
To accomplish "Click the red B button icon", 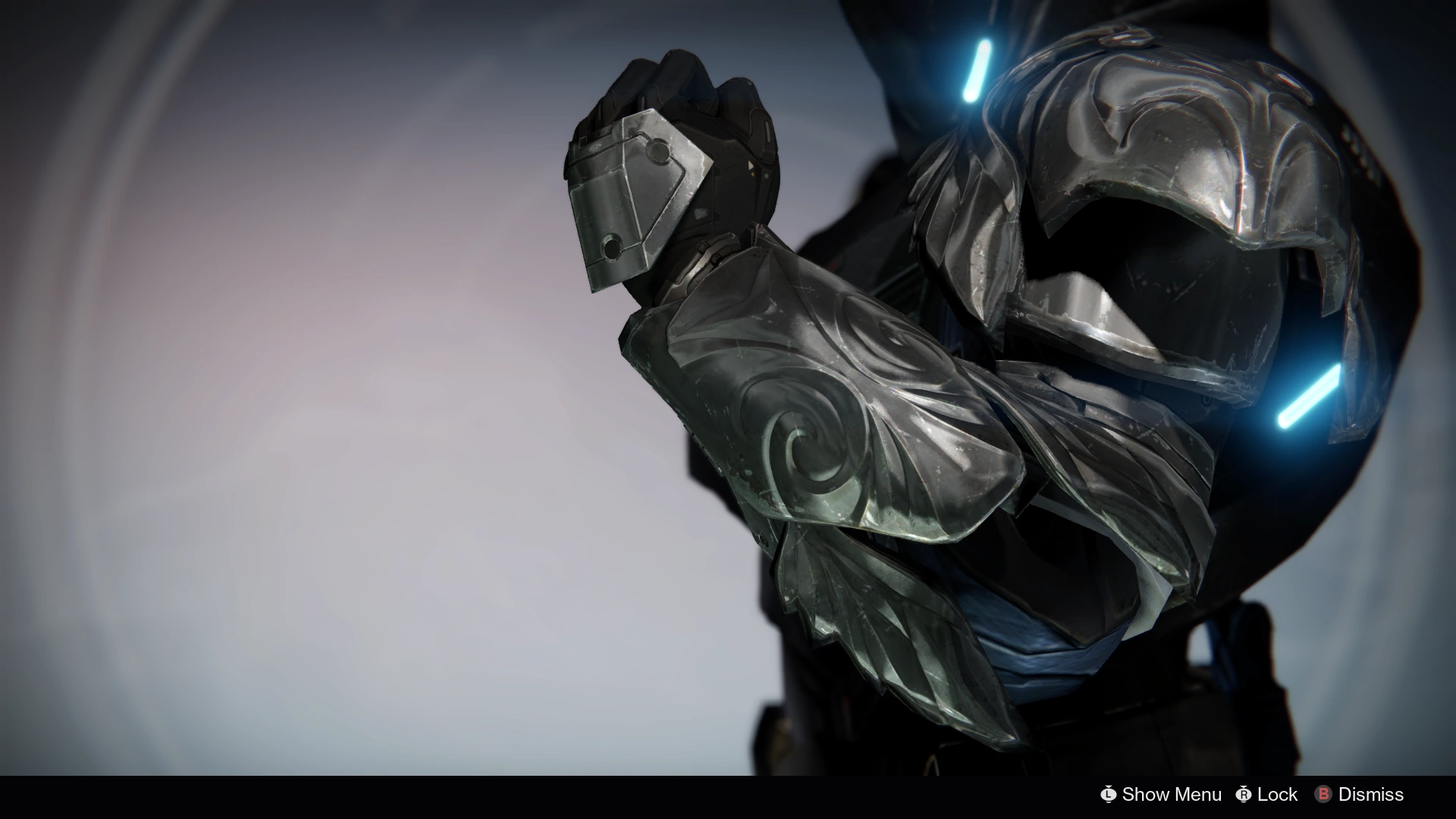I will point(1324,795).
